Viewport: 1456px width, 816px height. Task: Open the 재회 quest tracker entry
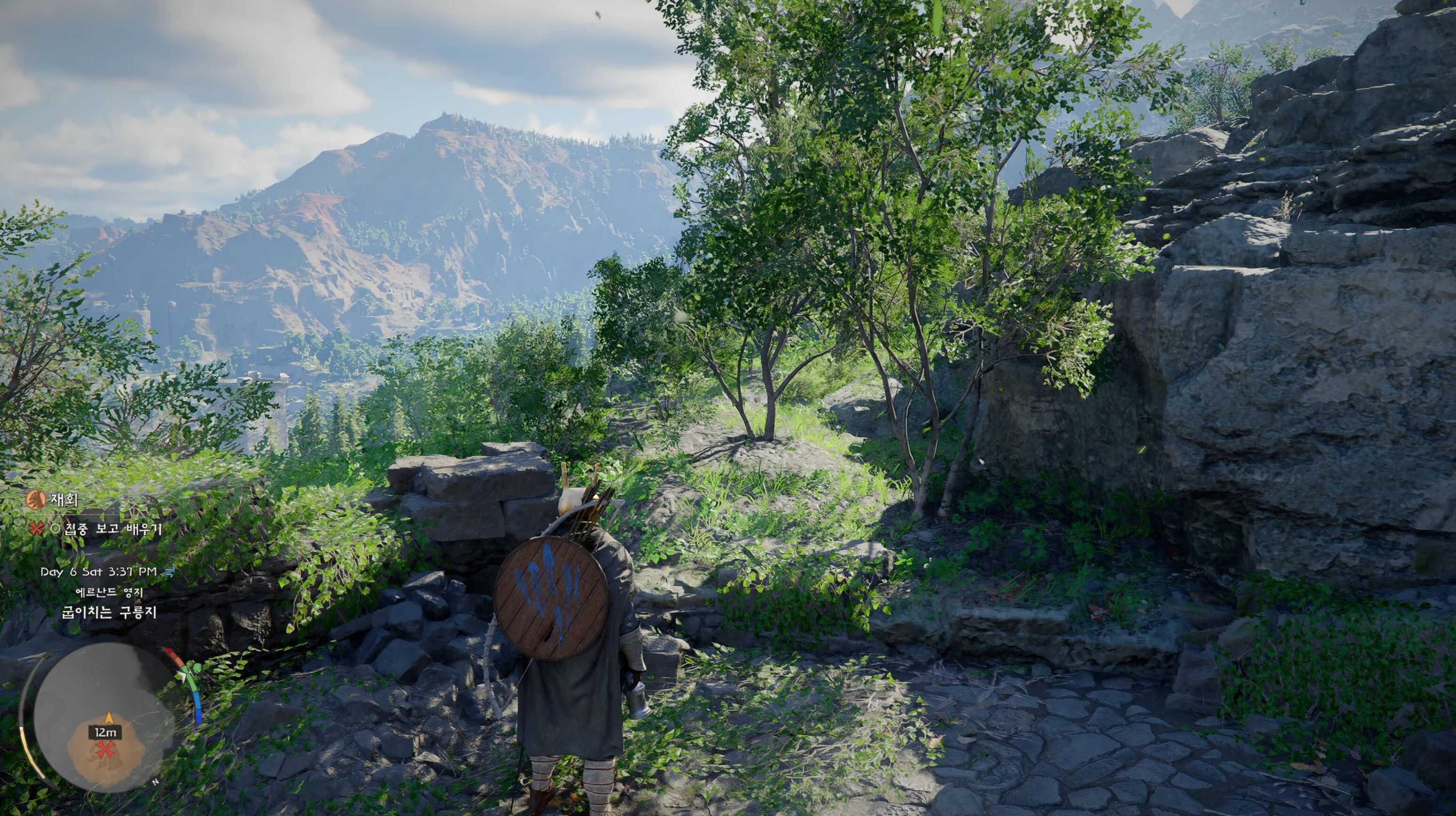[x=64, y=499]
